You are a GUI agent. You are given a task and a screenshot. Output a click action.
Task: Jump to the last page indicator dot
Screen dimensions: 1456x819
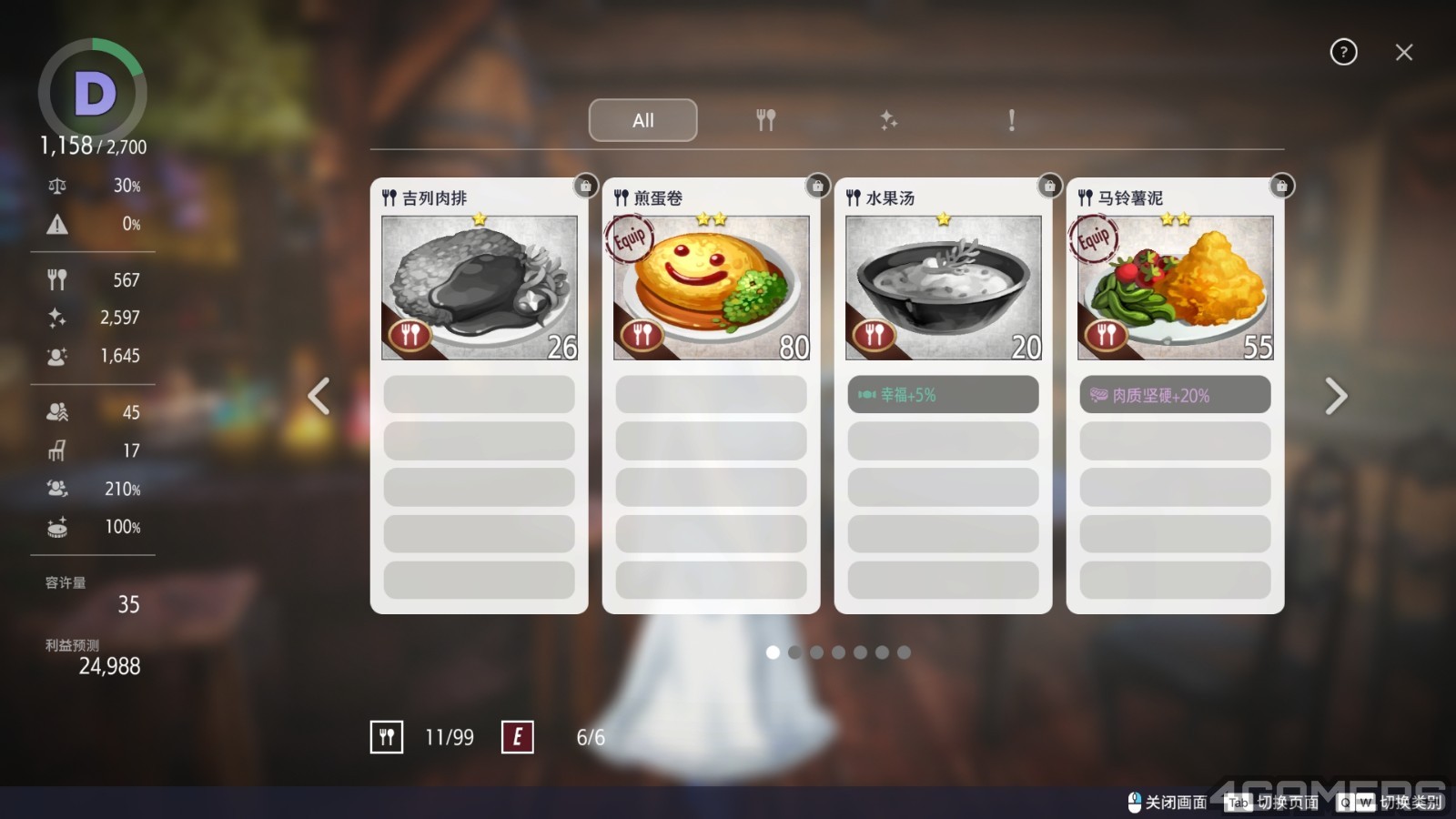[x=904, y=652]
